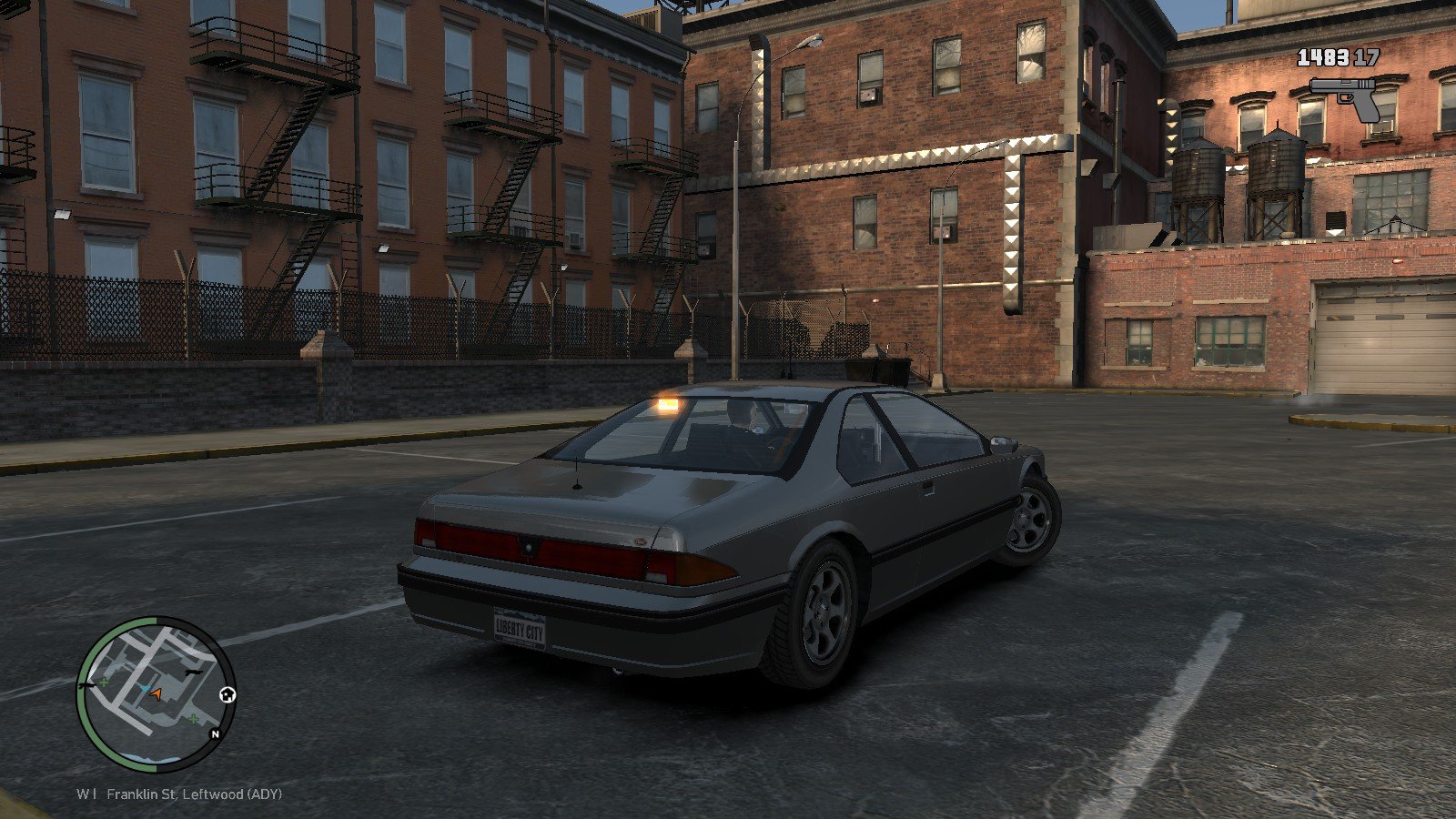Click the safehouse marker on the minimap
The width and height of the screenshot is (1456, 819).
(227, 695)
